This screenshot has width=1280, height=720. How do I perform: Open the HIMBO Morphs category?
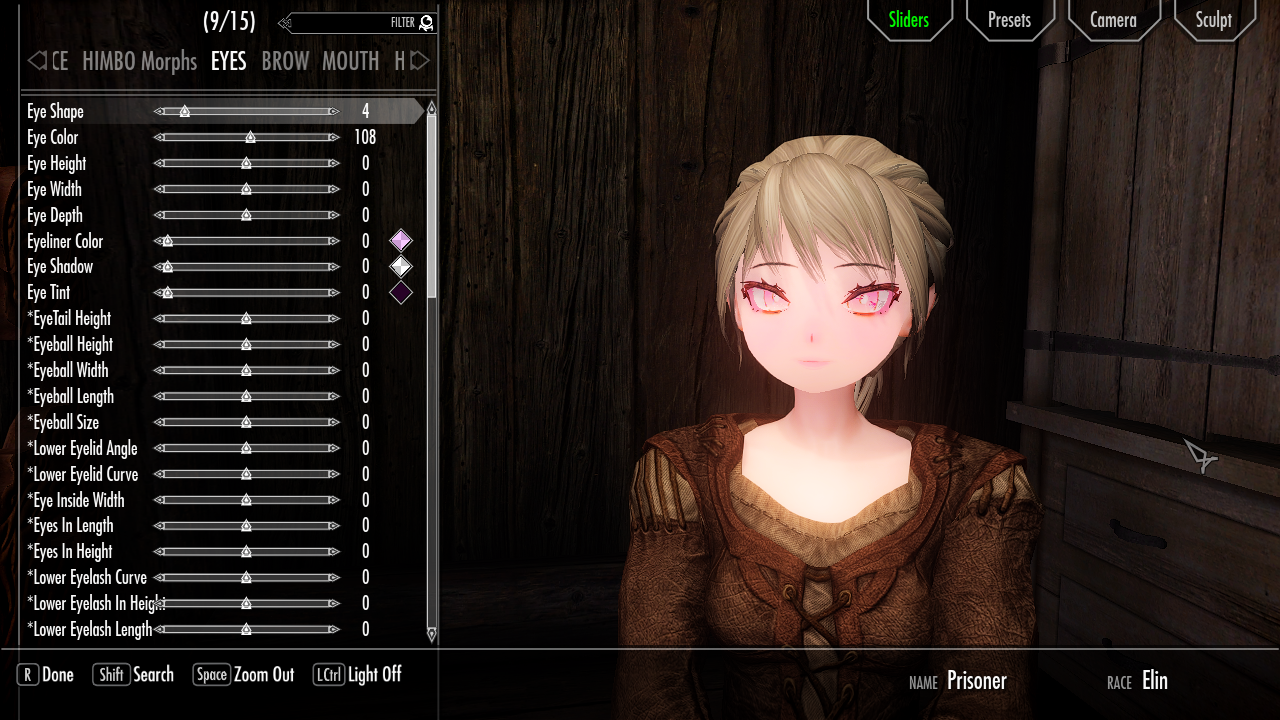[139, 61]
